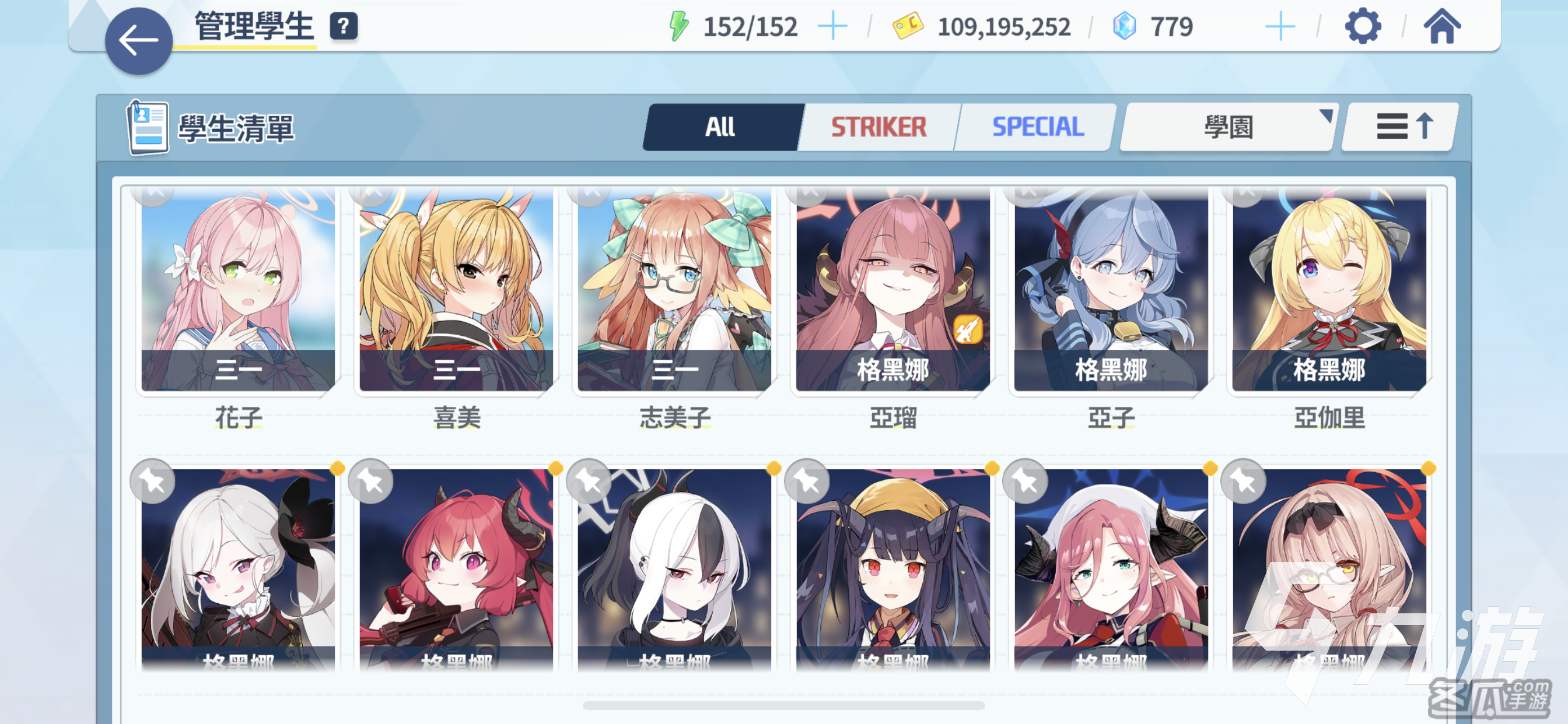This screenshot has width=1568, height=724.
Task: Open the gear settings menu
Action: pyautogui.click(x=1362, y=27)
